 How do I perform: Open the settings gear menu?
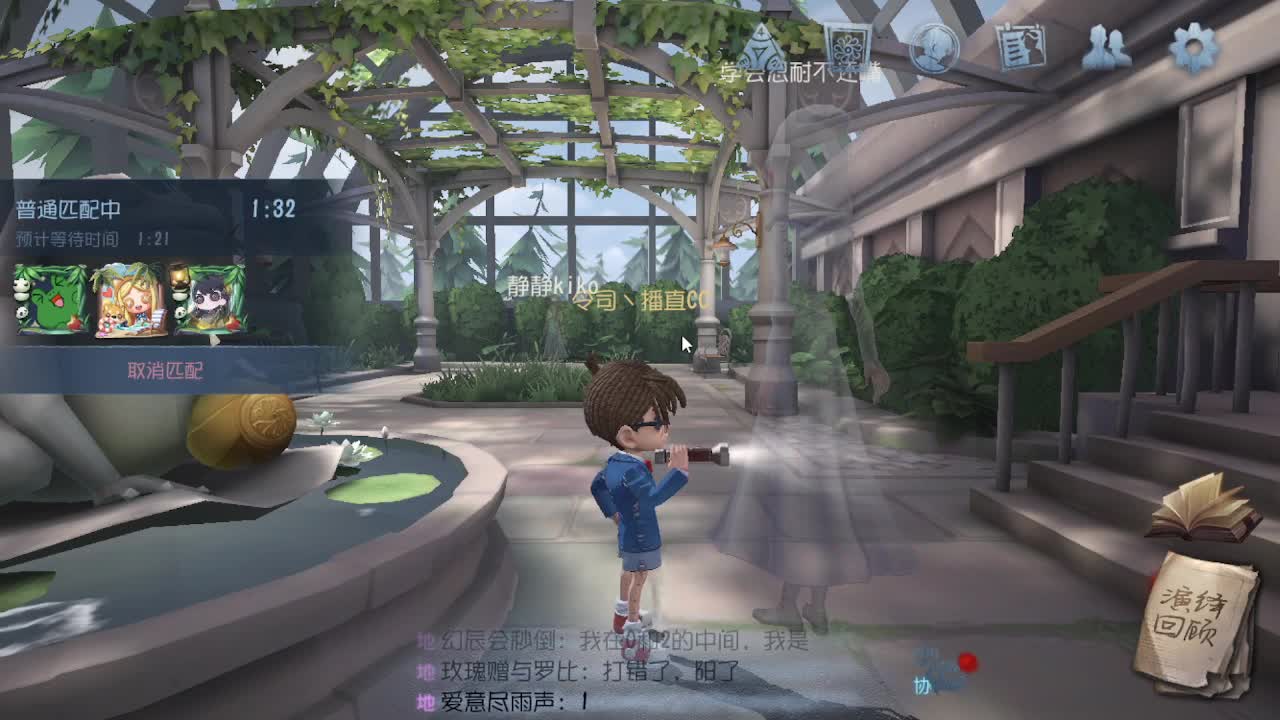click(1191, 45)
